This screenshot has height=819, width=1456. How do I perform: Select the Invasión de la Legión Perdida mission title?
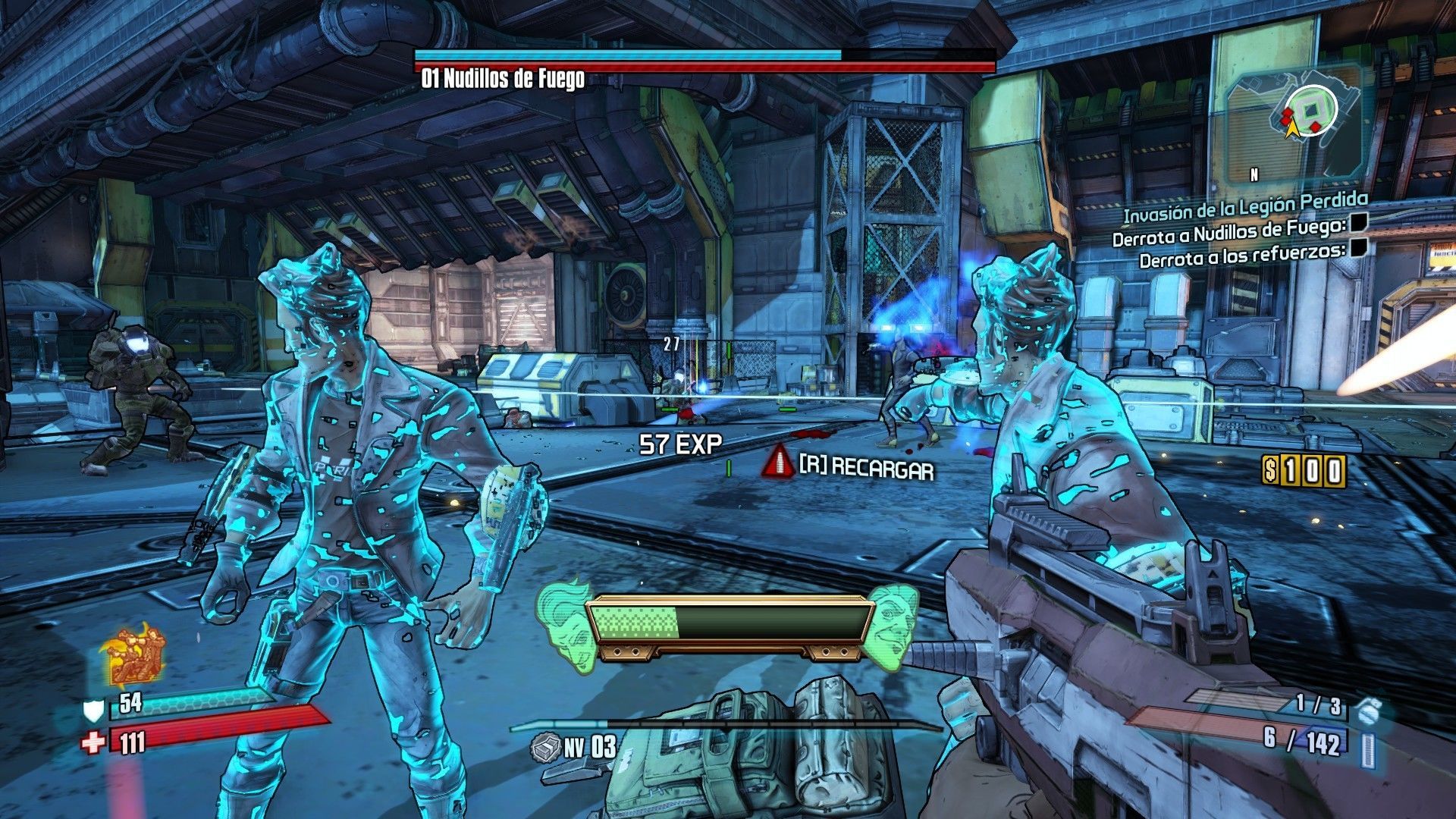[1245, 206]
